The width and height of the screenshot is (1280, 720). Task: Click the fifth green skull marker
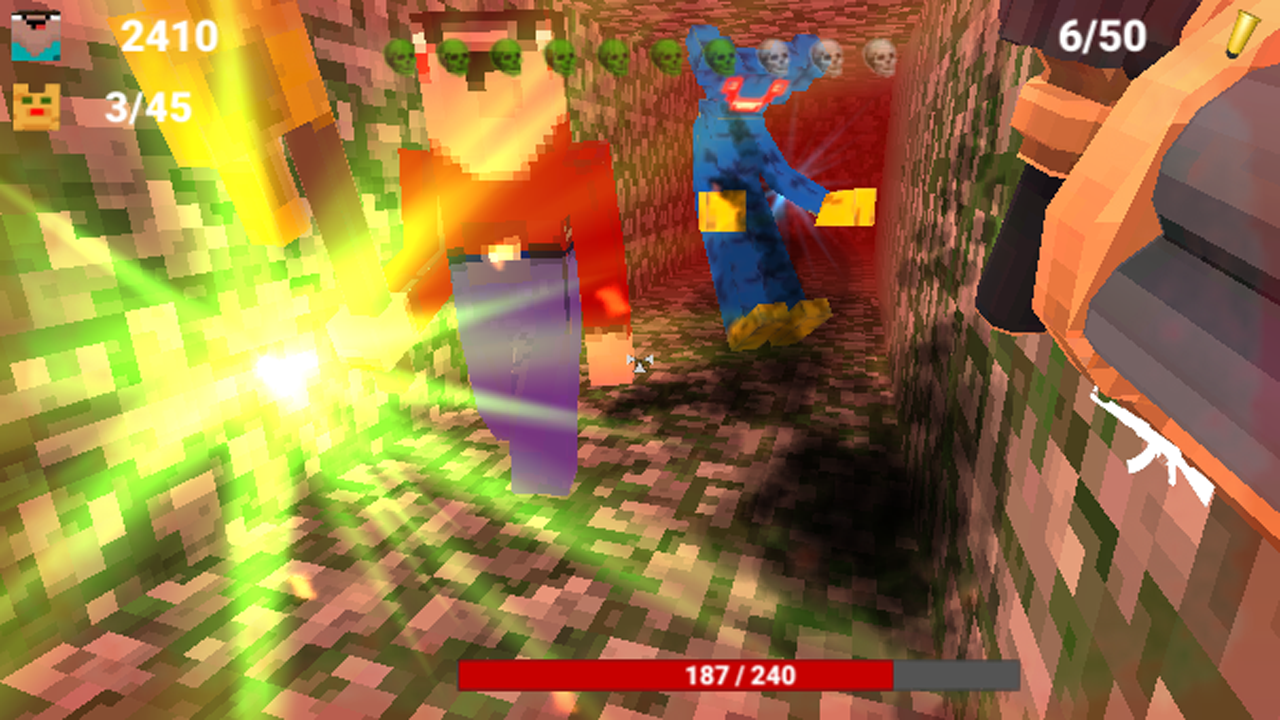tap(614, 58)
